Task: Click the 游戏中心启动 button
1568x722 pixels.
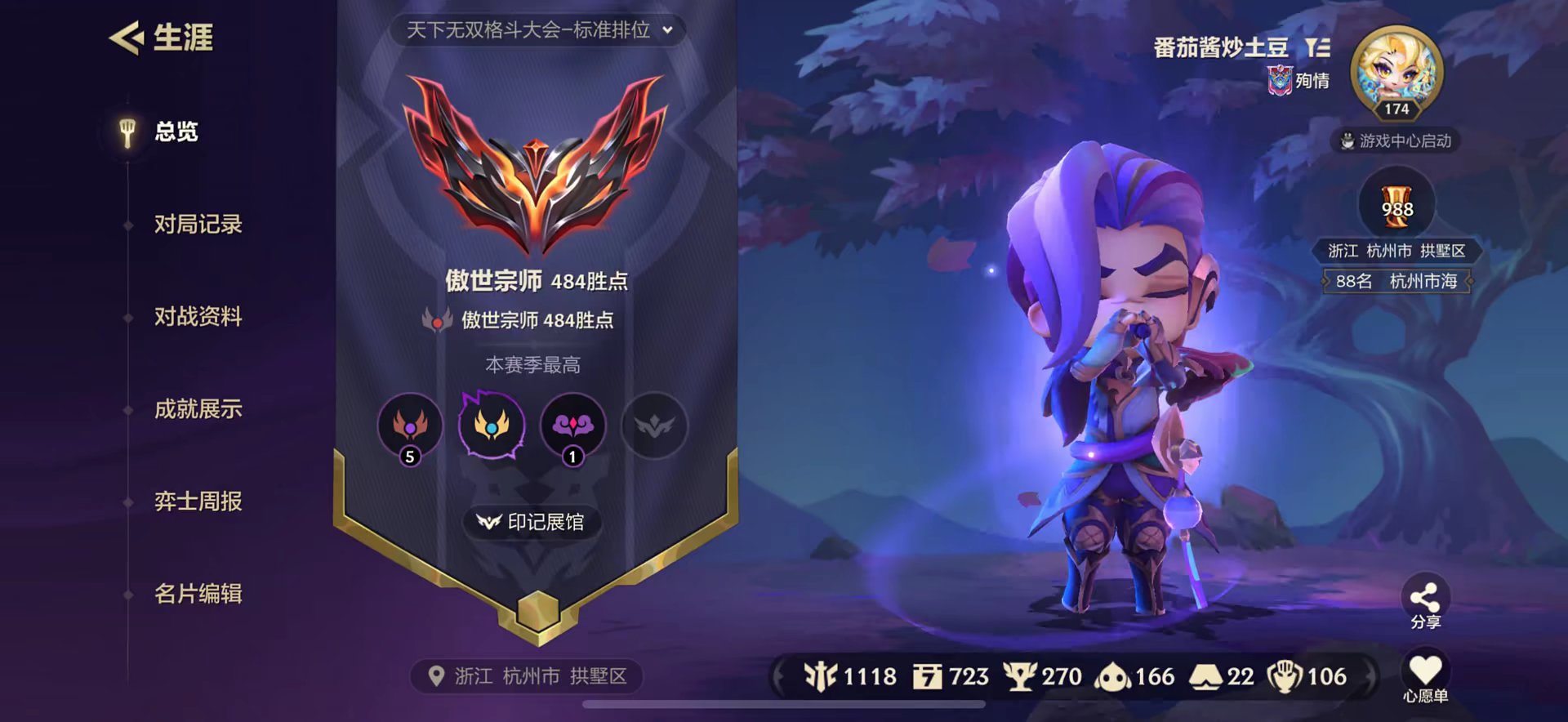Action: coord(1396,140)
